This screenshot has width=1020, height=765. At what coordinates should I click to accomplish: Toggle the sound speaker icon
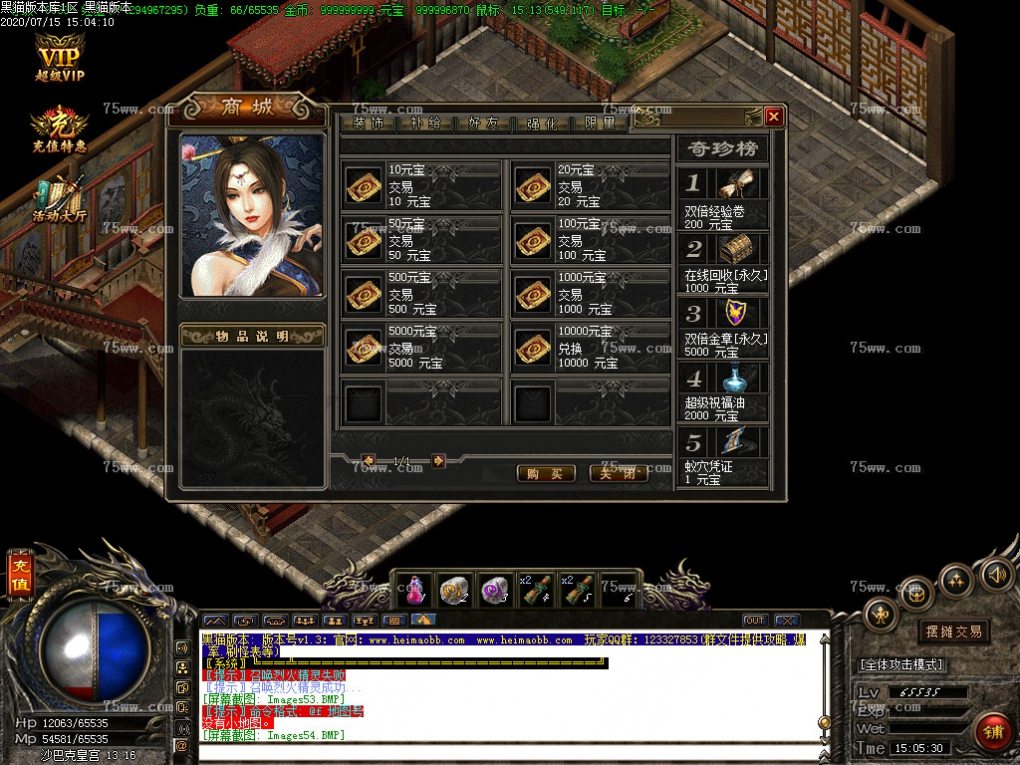coord(994,575)
